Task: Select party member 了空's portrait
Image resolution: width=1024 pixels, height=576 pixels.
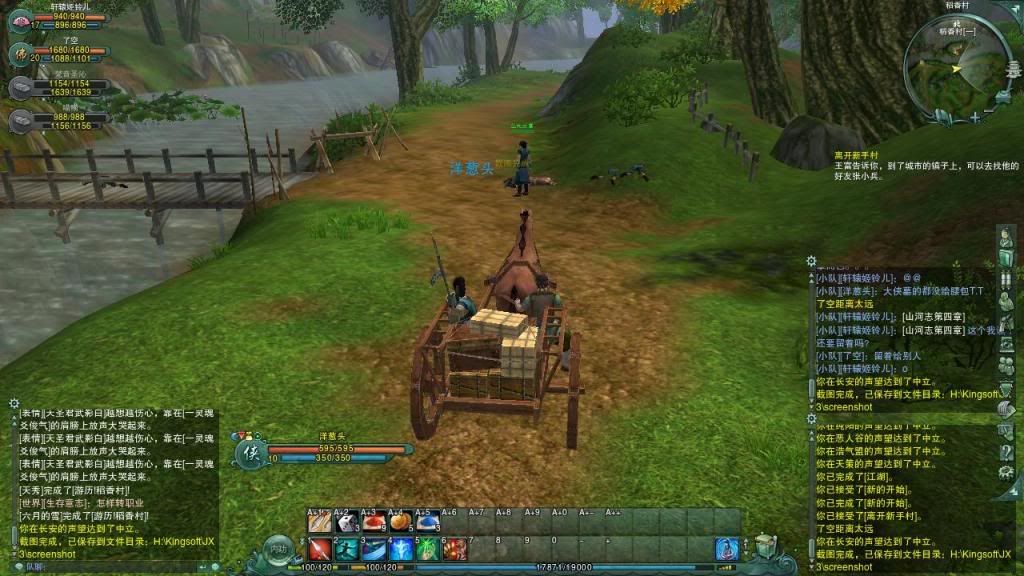Action: (x=19, y=52)
